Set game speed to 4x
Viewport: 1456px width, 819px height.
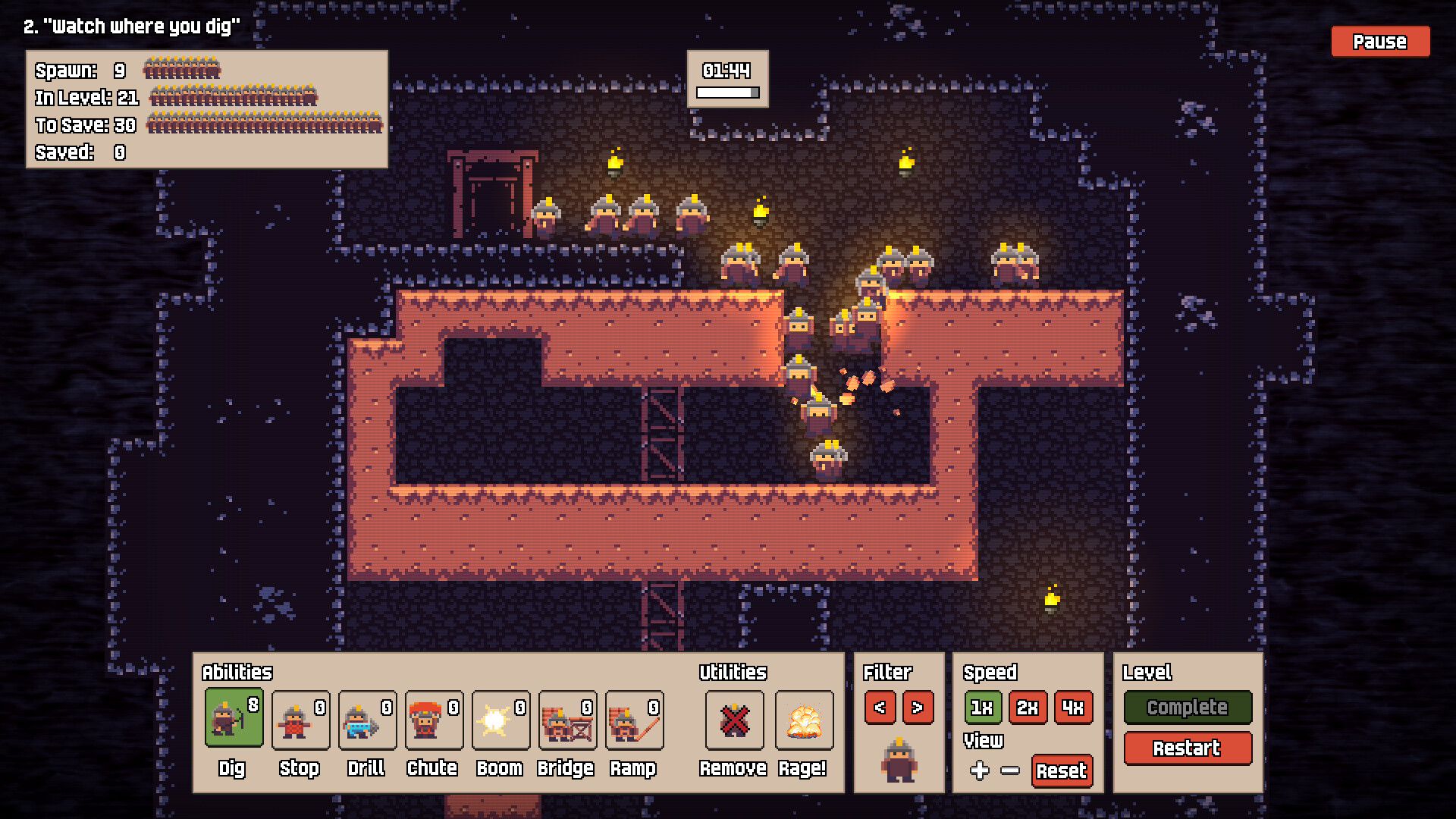(x=1073, y=708)
